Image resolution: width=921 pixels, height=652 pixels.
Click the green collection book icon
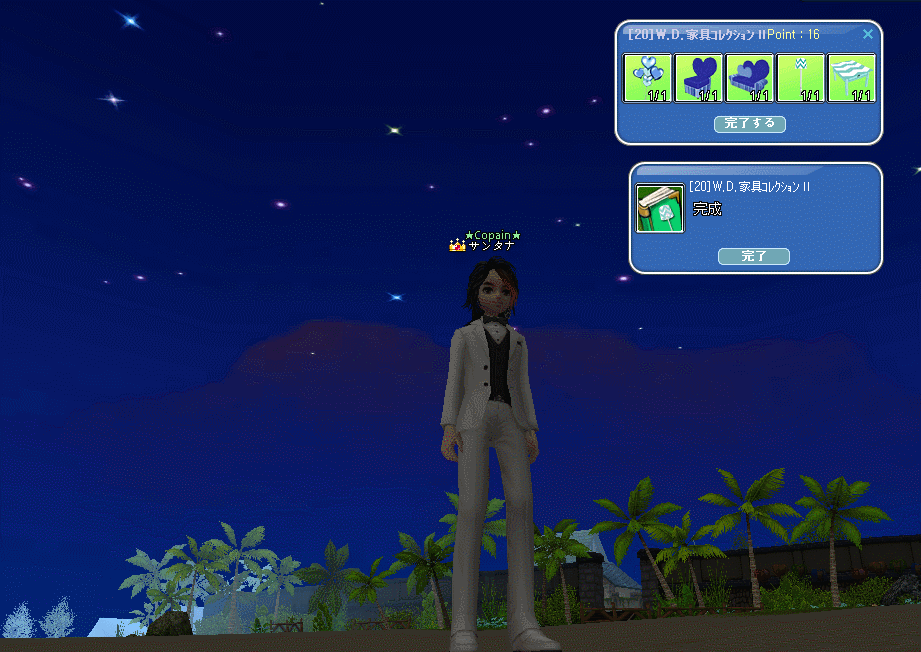[x=660, y=208]
